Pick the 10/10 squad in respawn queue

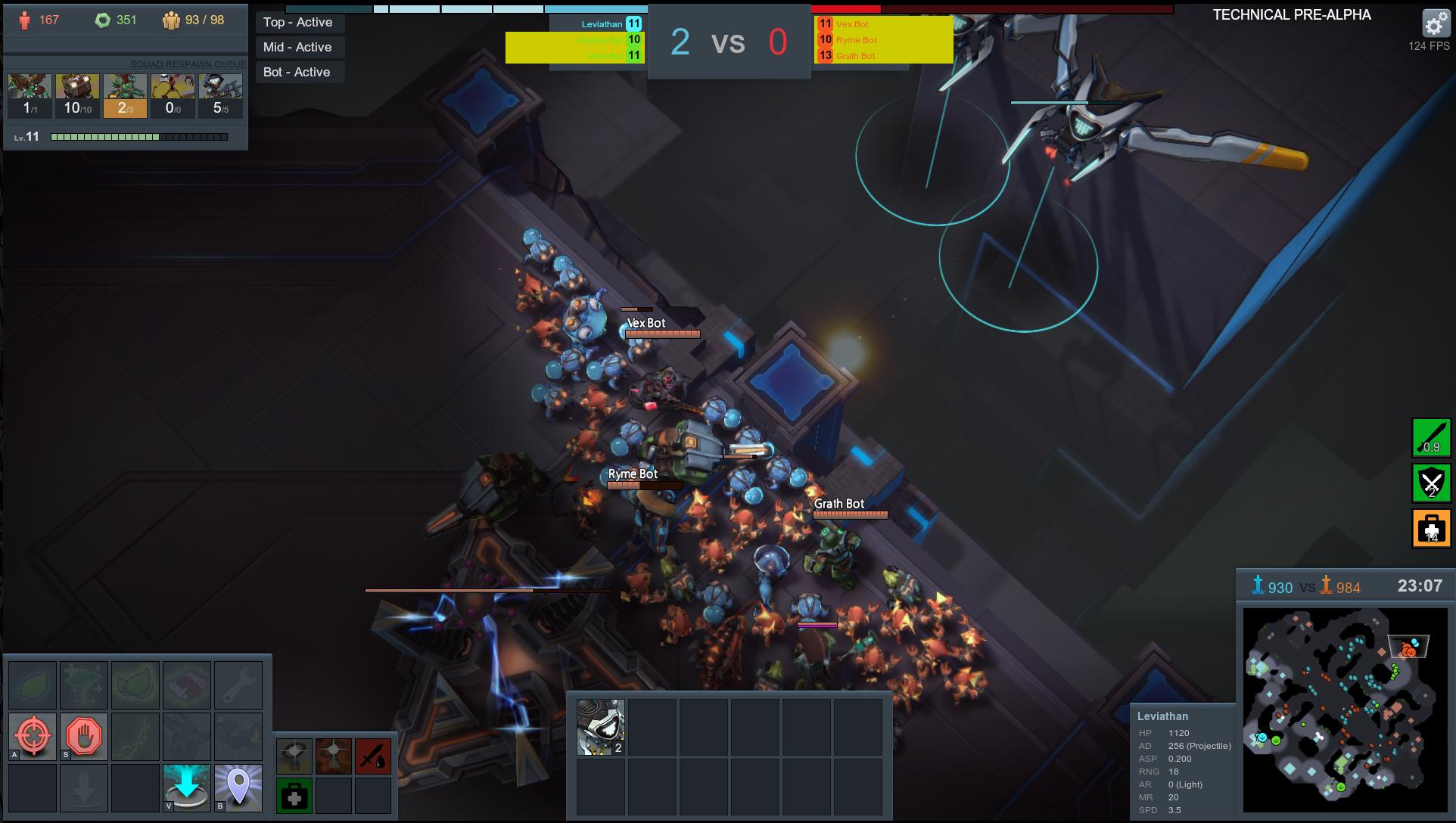pos(77,96)
